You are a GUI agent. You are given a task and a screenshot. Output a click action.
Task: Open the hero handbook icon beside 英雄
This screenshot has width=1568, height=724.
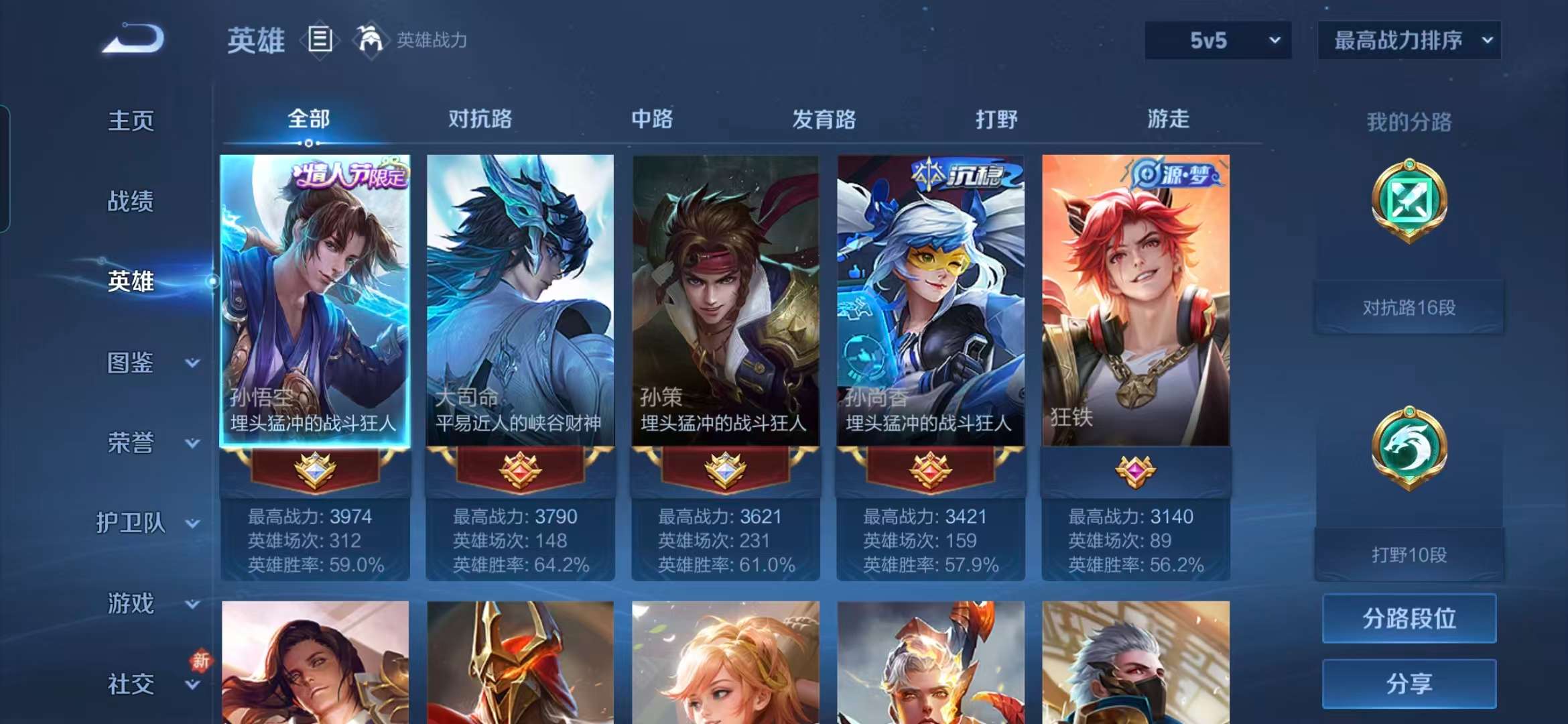[x=321, y=38]
